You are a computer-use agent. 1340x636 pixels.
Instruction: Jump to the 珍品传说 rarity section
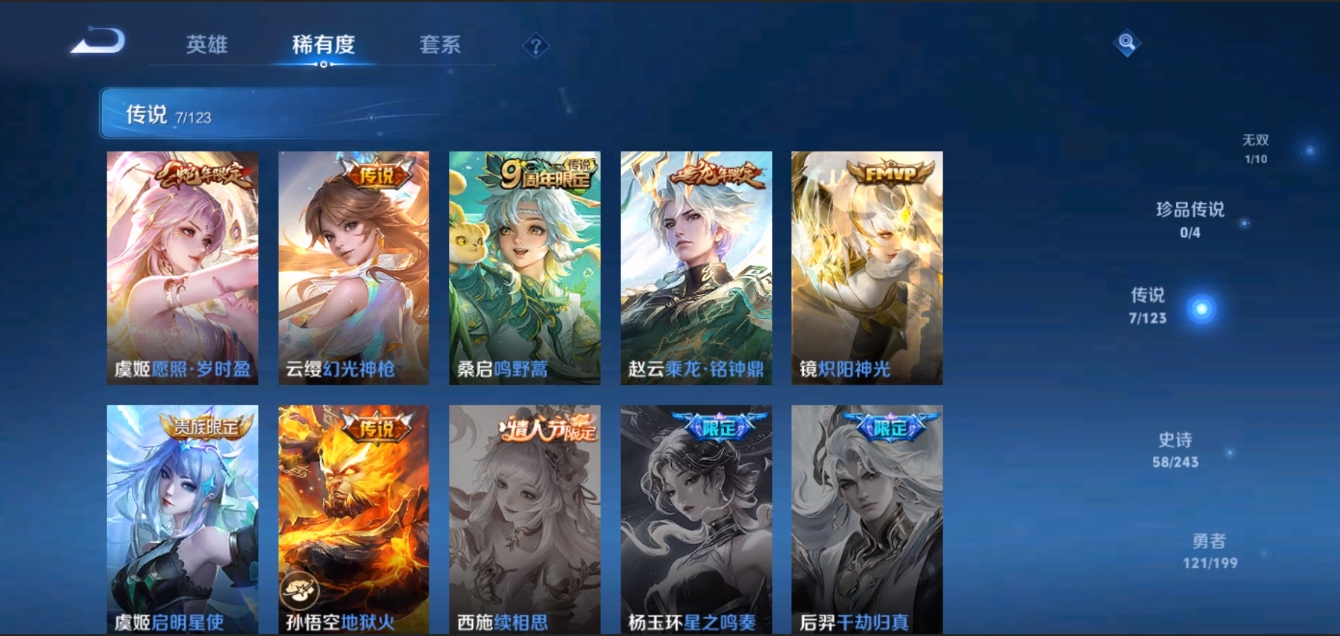[1190, 218]
